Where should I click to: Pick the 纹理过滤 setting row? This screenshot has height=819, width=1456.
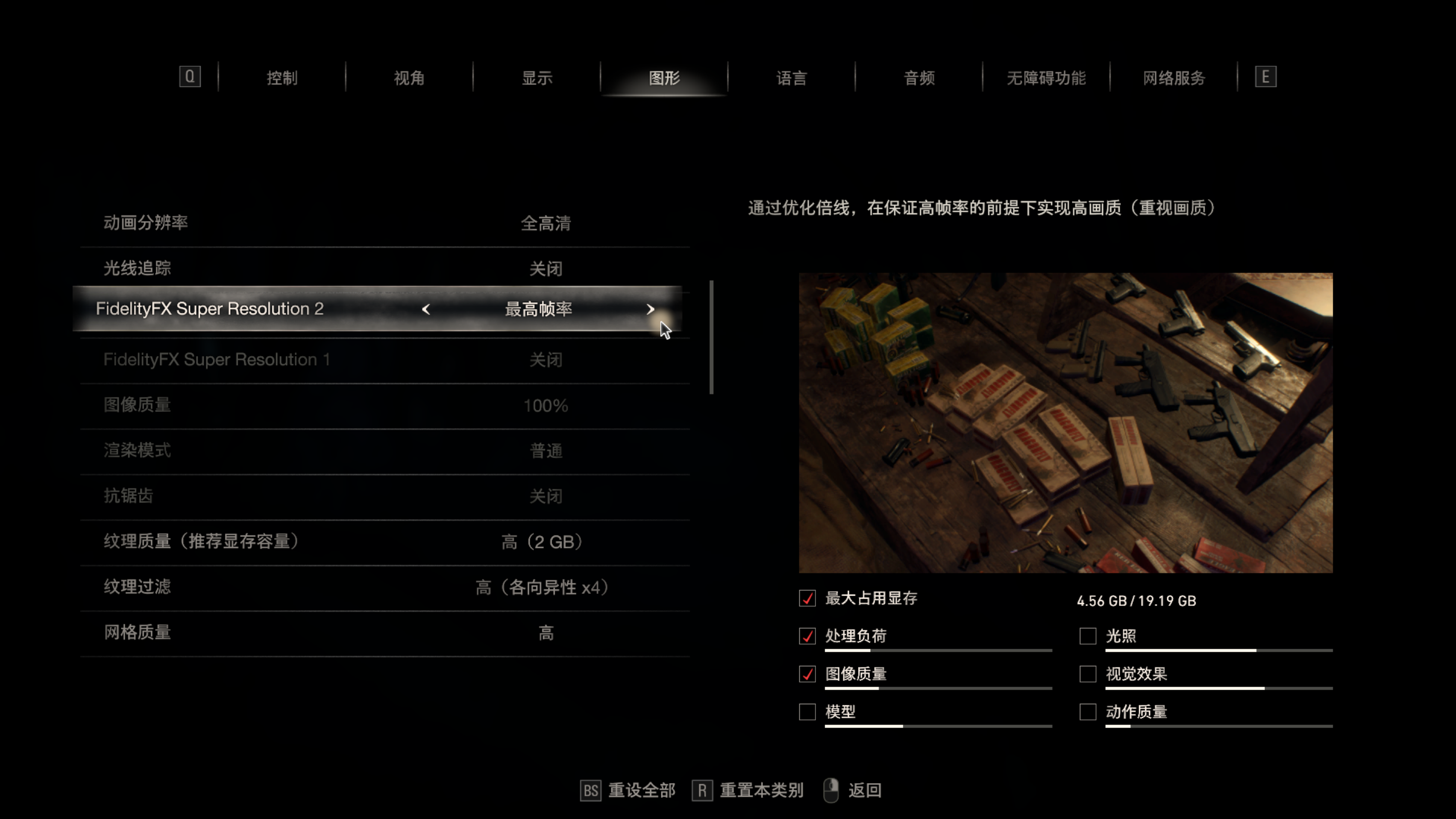(384, 587)
